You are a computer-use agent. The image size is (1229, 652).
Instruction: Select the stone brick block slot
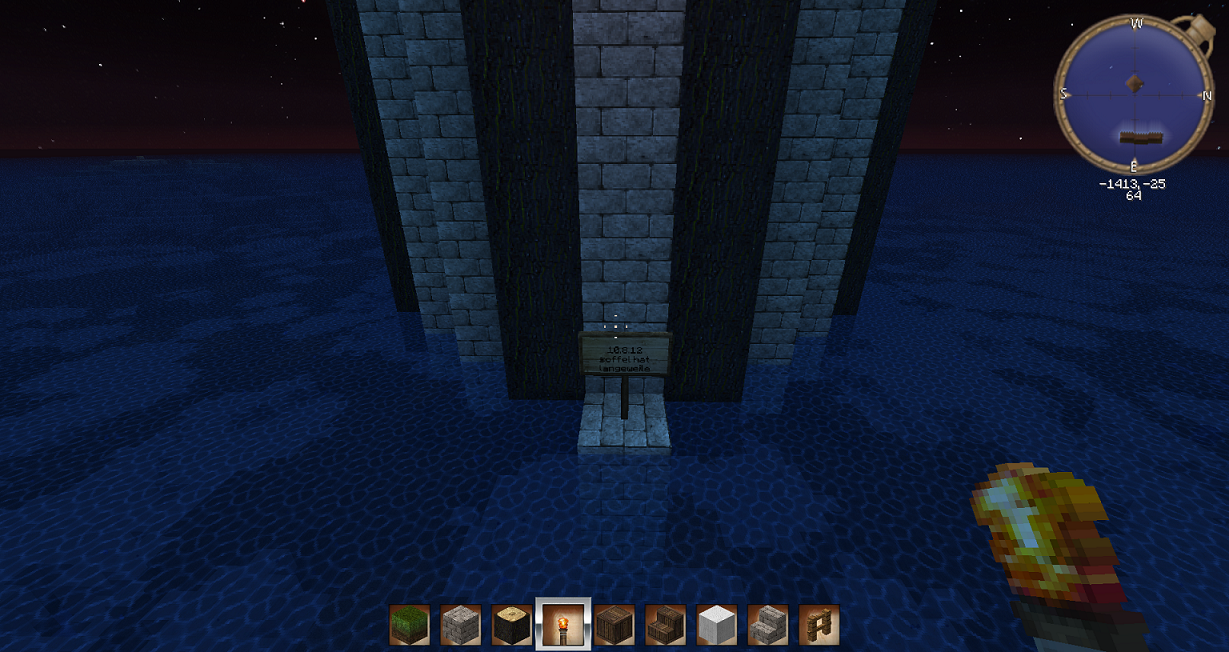coord(460,625)
